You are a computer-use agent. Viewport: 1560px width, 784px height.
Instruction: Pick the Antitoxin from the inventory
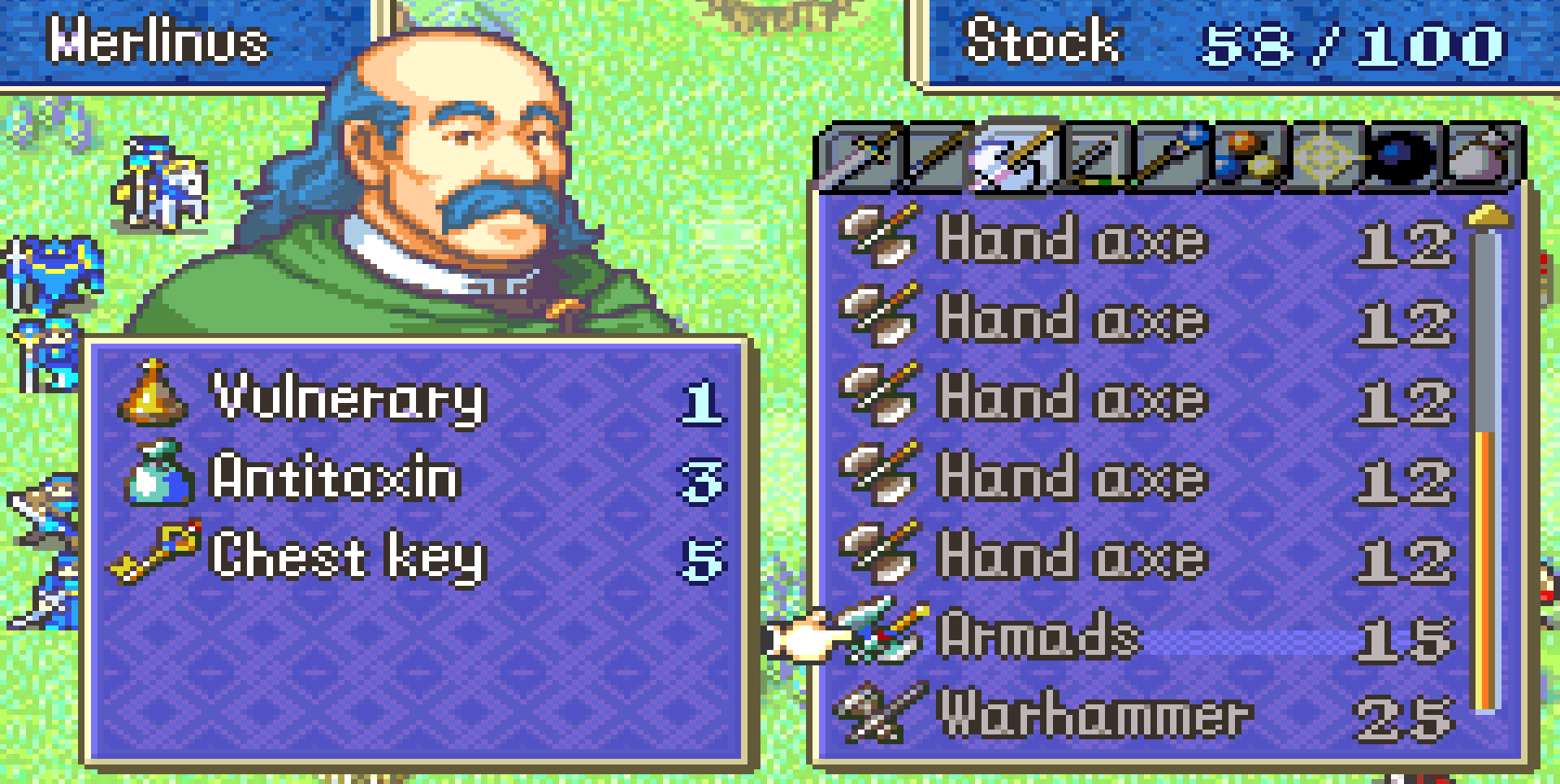point(335,478)
